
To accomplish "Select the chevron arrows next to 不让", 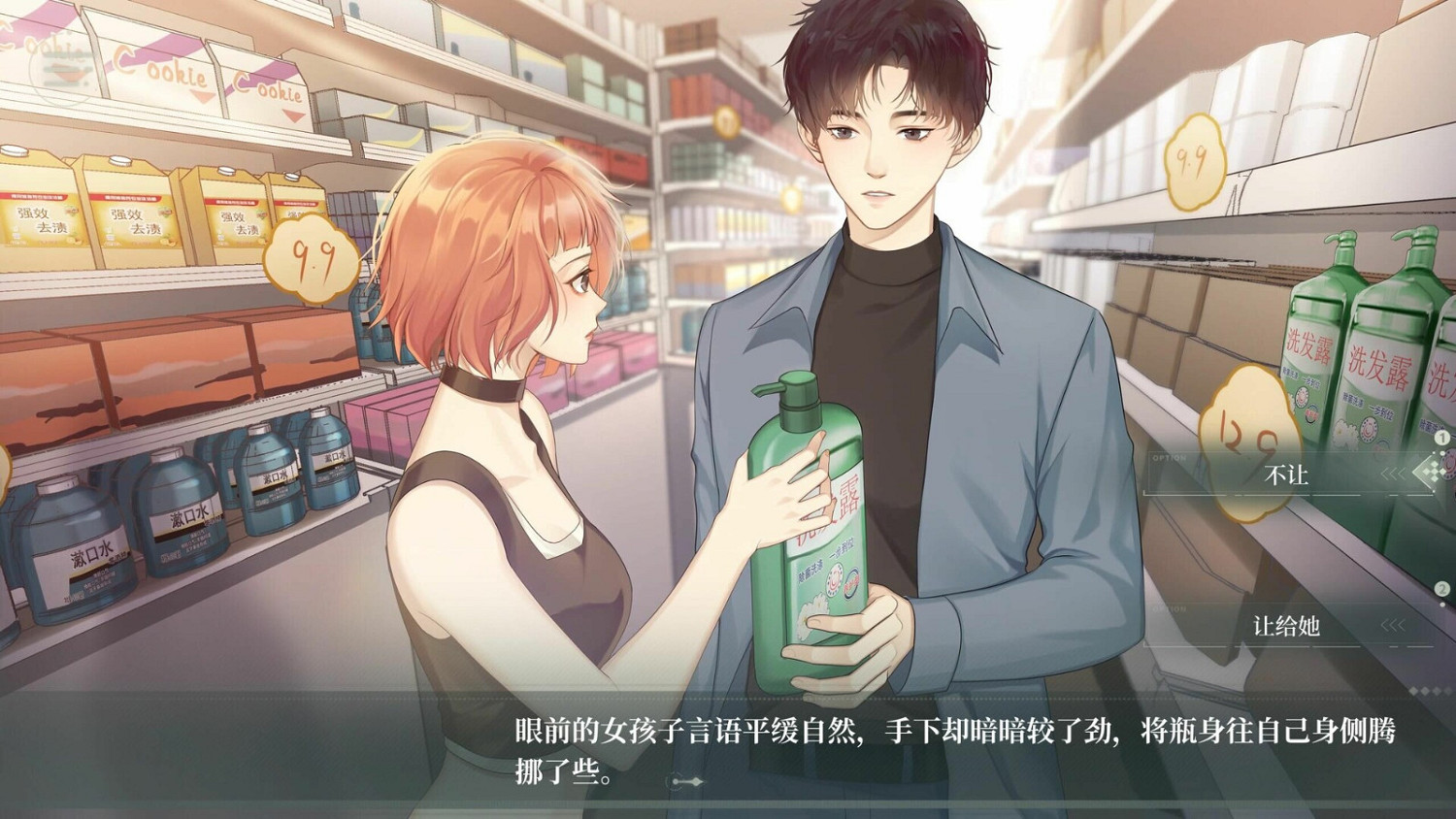I will pos(1393,474).
